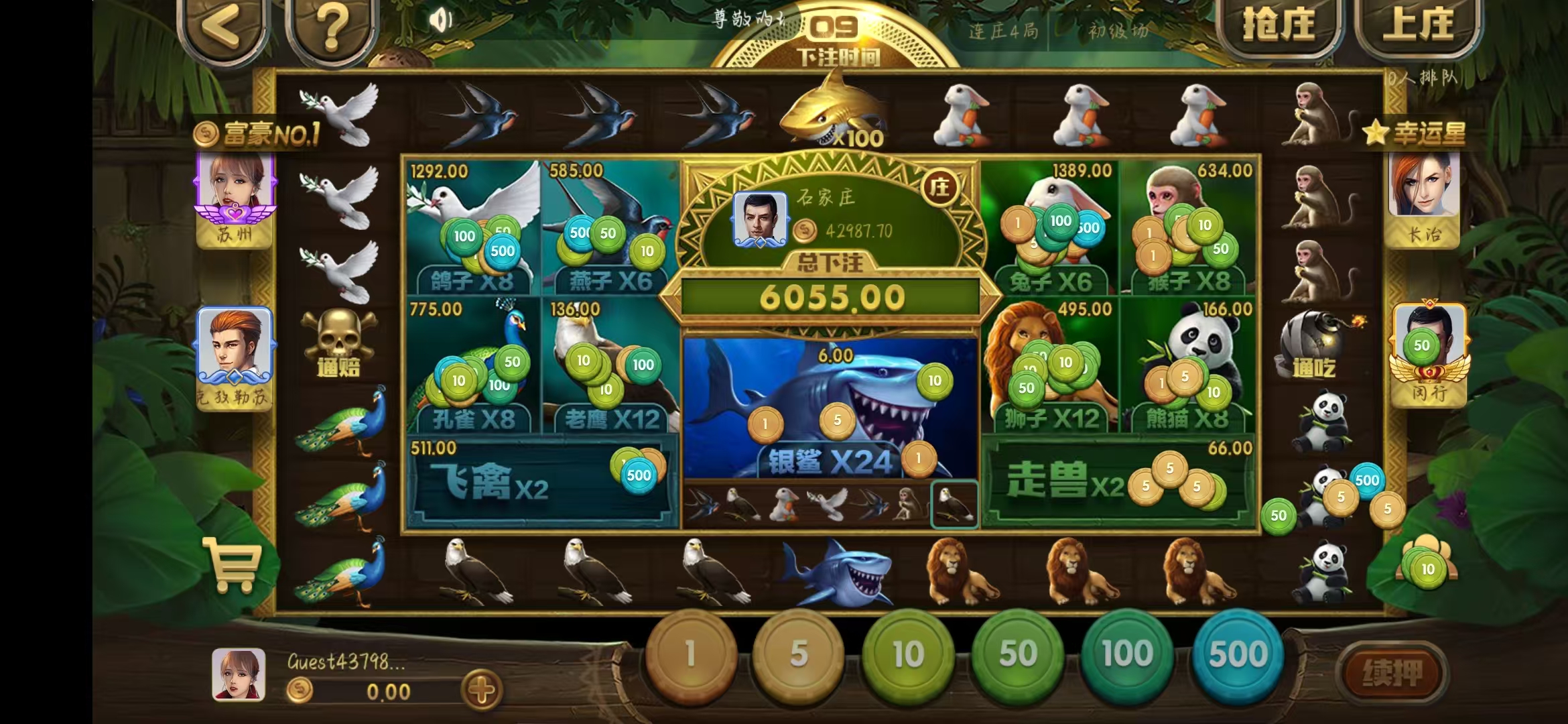Open the banker 石家庄 profile panel

tap(761, 218)
